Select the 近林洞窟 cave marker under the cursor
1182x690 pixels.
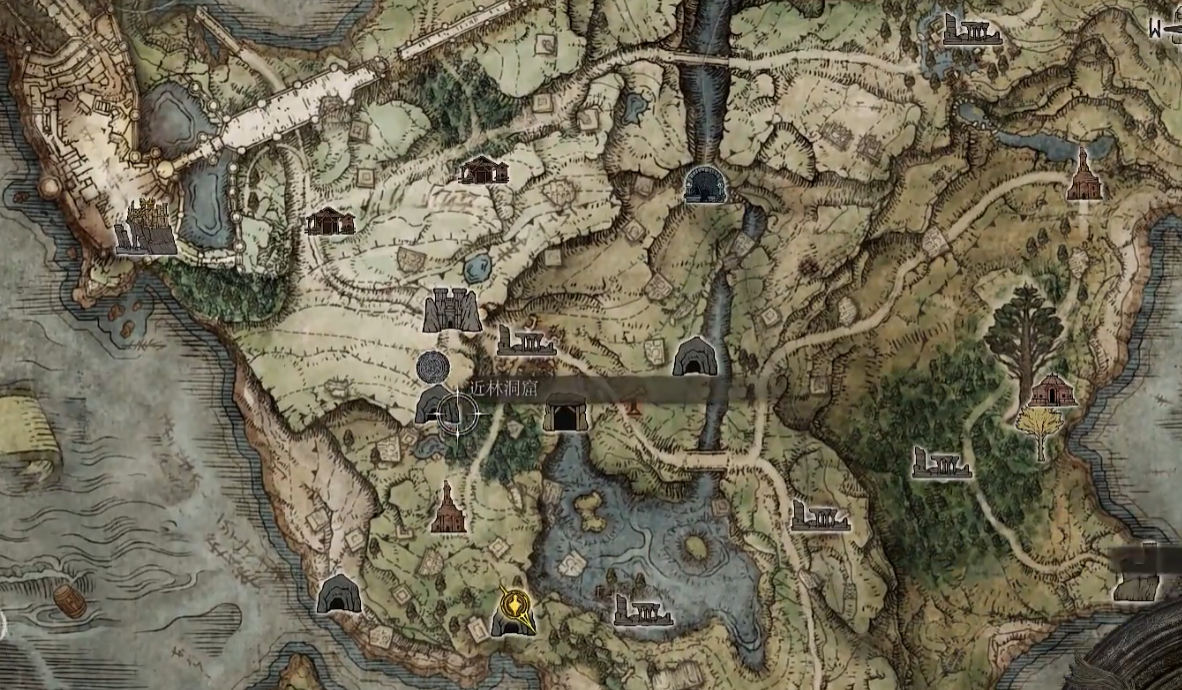click(x=436, y=406)
